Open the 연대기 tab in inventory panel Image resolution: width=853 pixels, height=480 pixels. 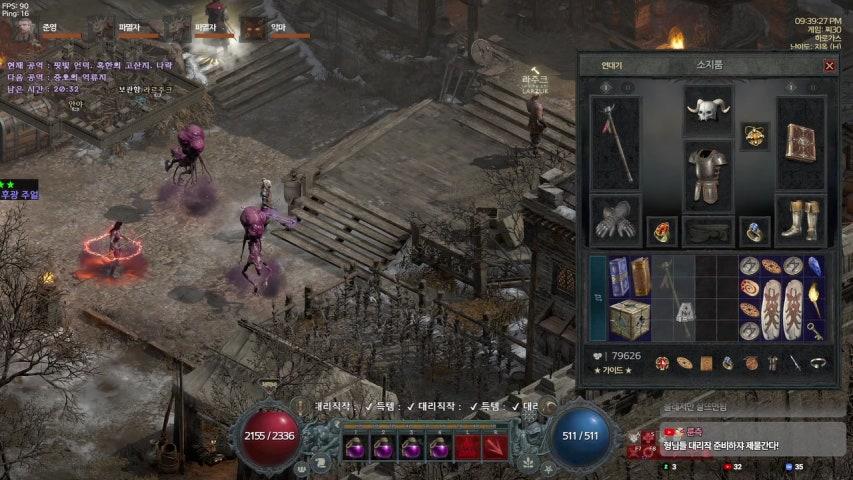[x=613, y=65]
